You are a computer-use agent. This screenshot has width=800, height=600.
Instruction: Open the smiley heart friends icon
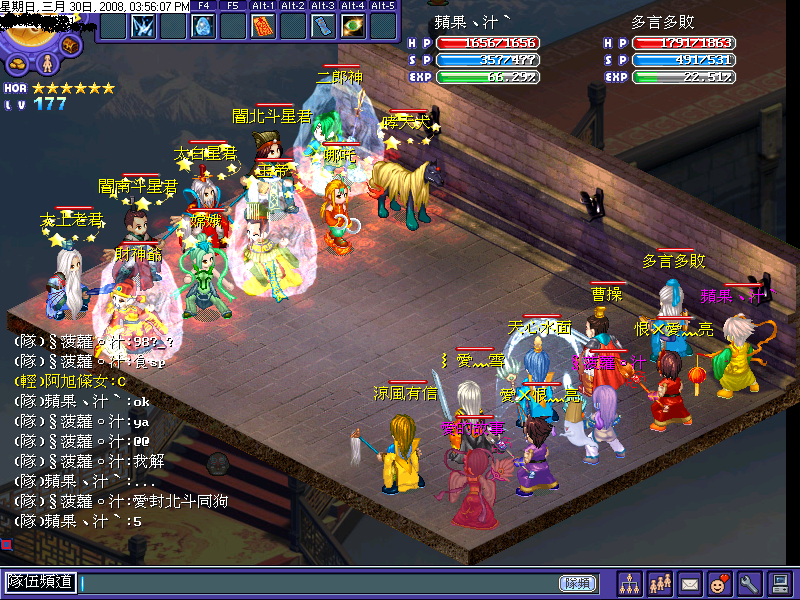[x=719, y=583]
